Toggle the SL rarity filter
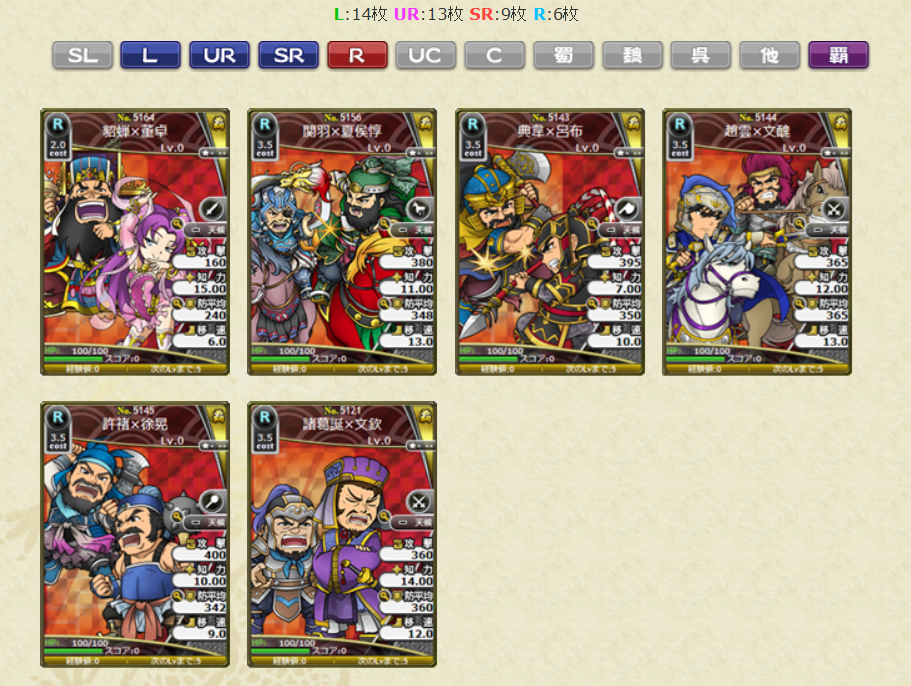 (x=82, y=55)
